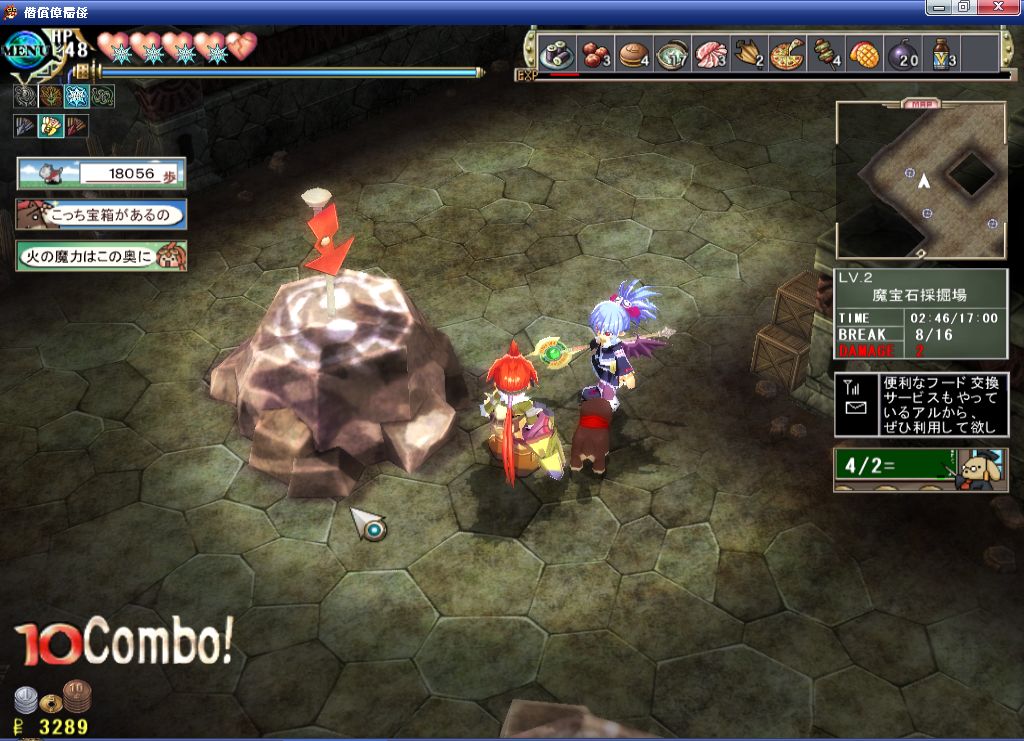Use the red berries food item
The width and height of the screenshot is (1024, 741).
tap(595, 54)
